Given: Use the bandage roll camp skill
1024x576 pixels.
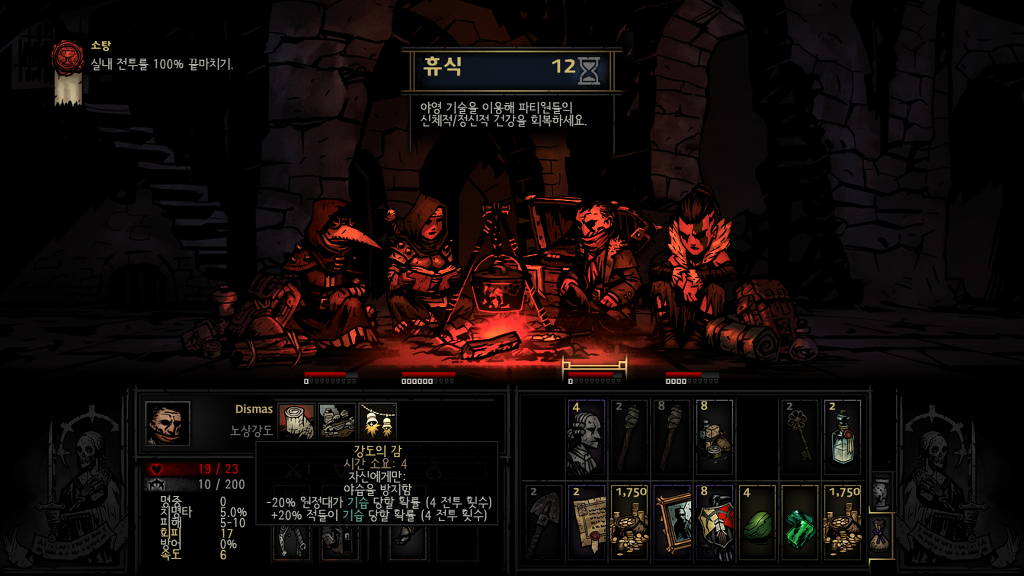Looking at the screenshot, I should pos(297,420).
